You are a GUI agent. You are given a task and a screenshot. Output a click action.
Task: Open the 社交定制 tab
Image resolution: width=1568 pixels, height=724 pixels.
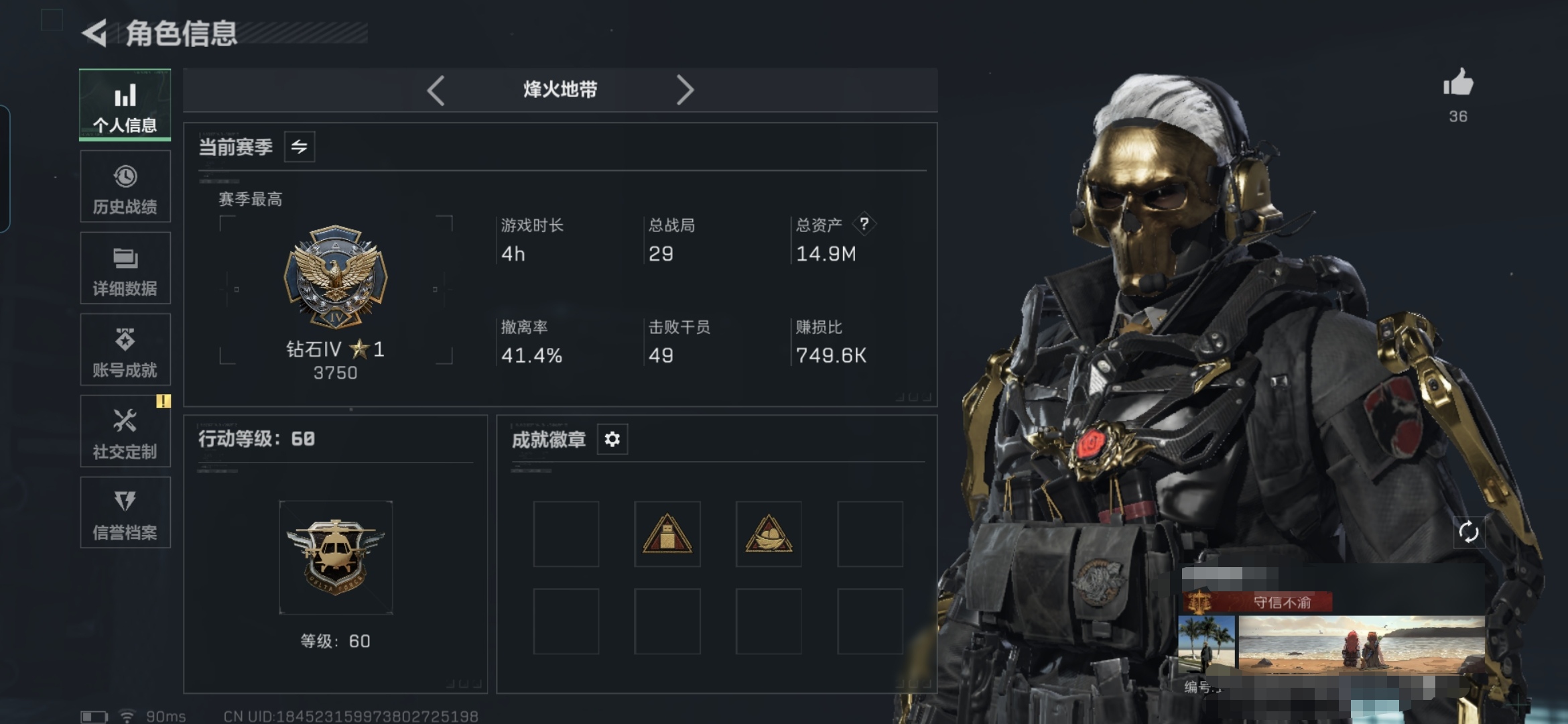125,432
